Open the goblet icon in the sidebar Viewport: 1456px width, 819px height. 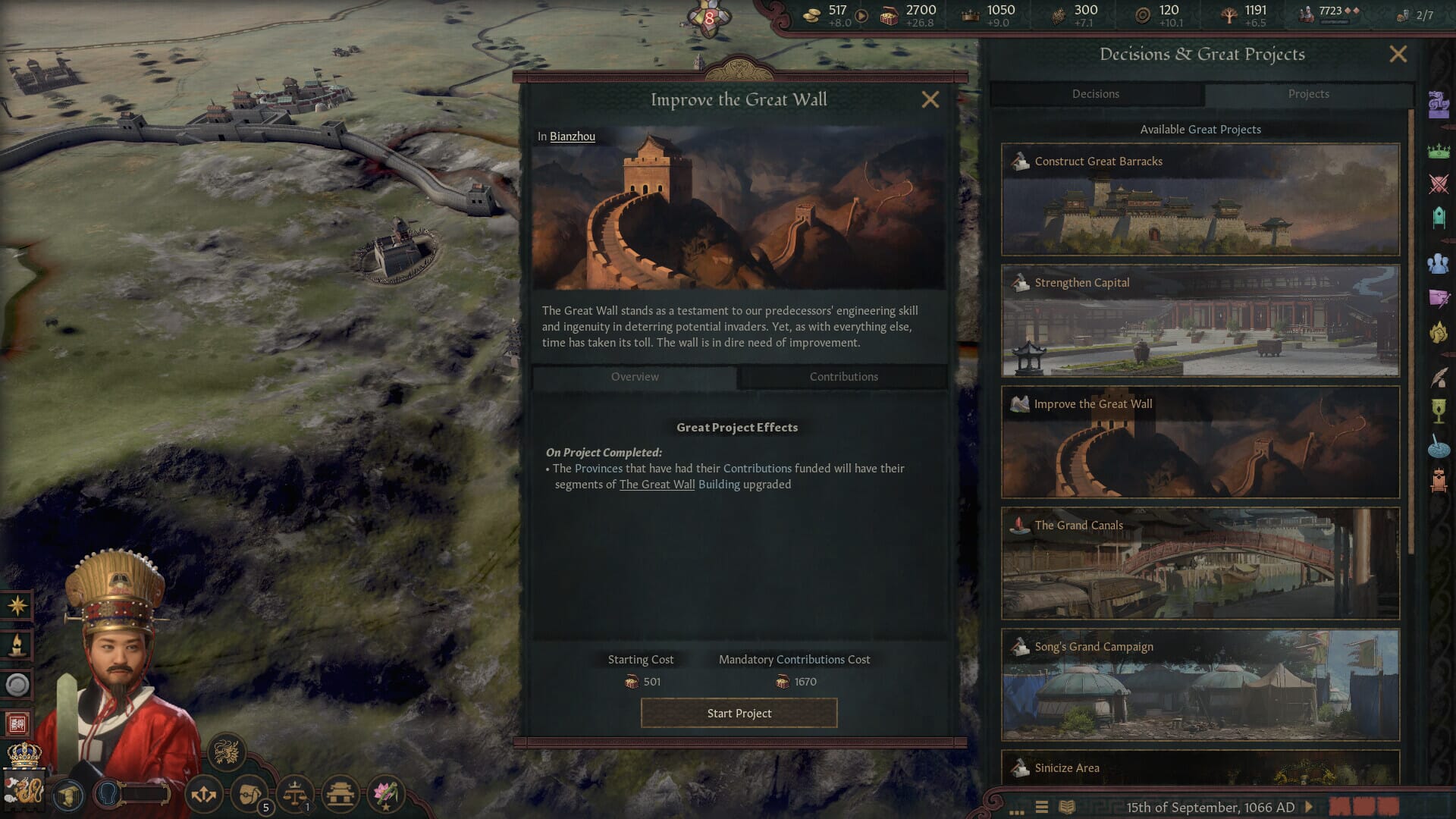(1439, 410)
